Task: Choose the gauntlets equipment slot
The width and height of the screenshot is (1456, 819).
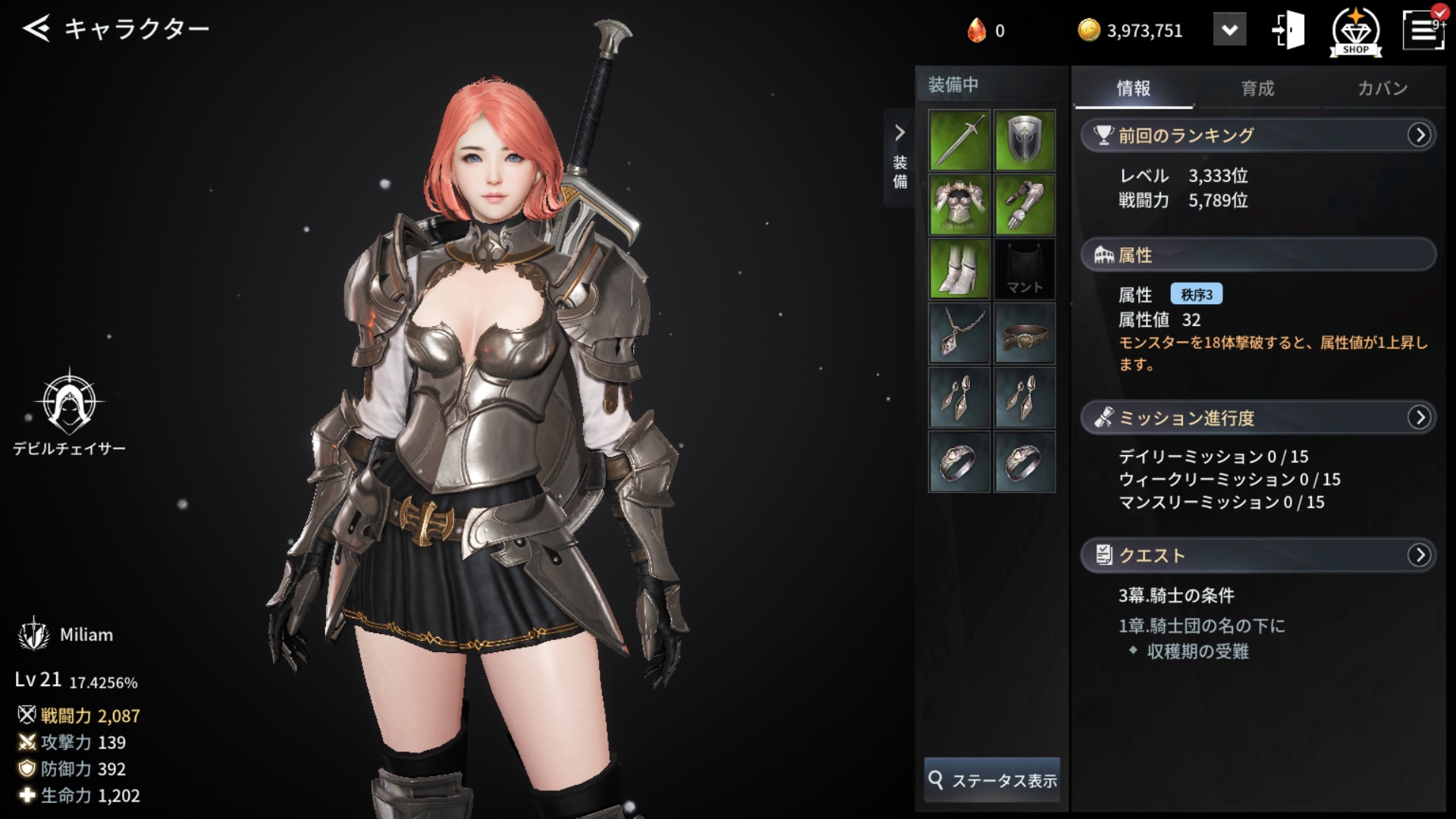Action: point(1025,205)
